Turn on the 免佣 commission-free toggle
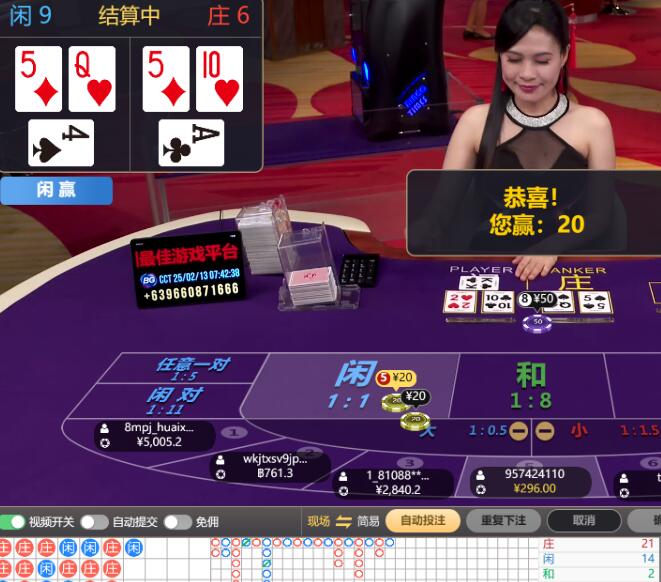 pyautogui.click(x=177, y=522)
